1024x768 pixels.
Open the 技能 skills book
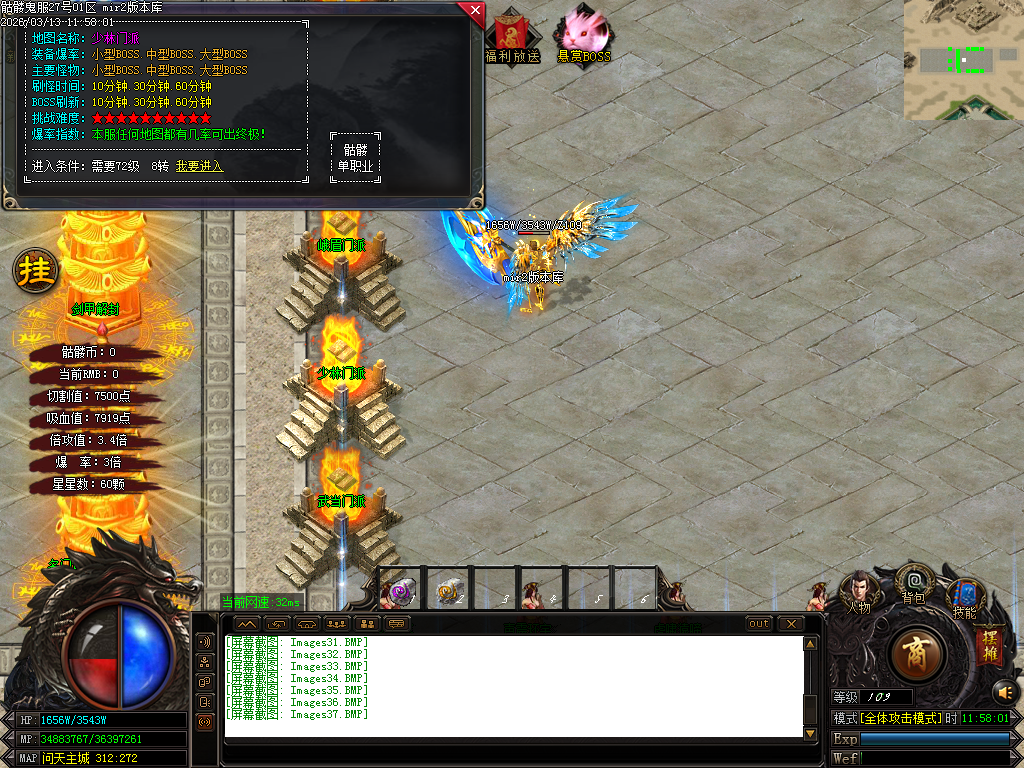pos(965,597)
